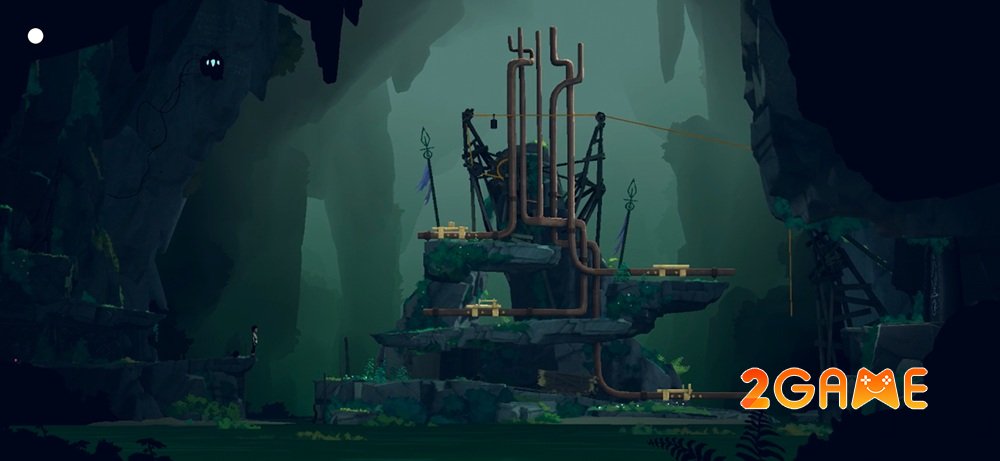Tap the white circle menu button
The height and width of the screenshot is (461, 1000).
pos(36,36)
